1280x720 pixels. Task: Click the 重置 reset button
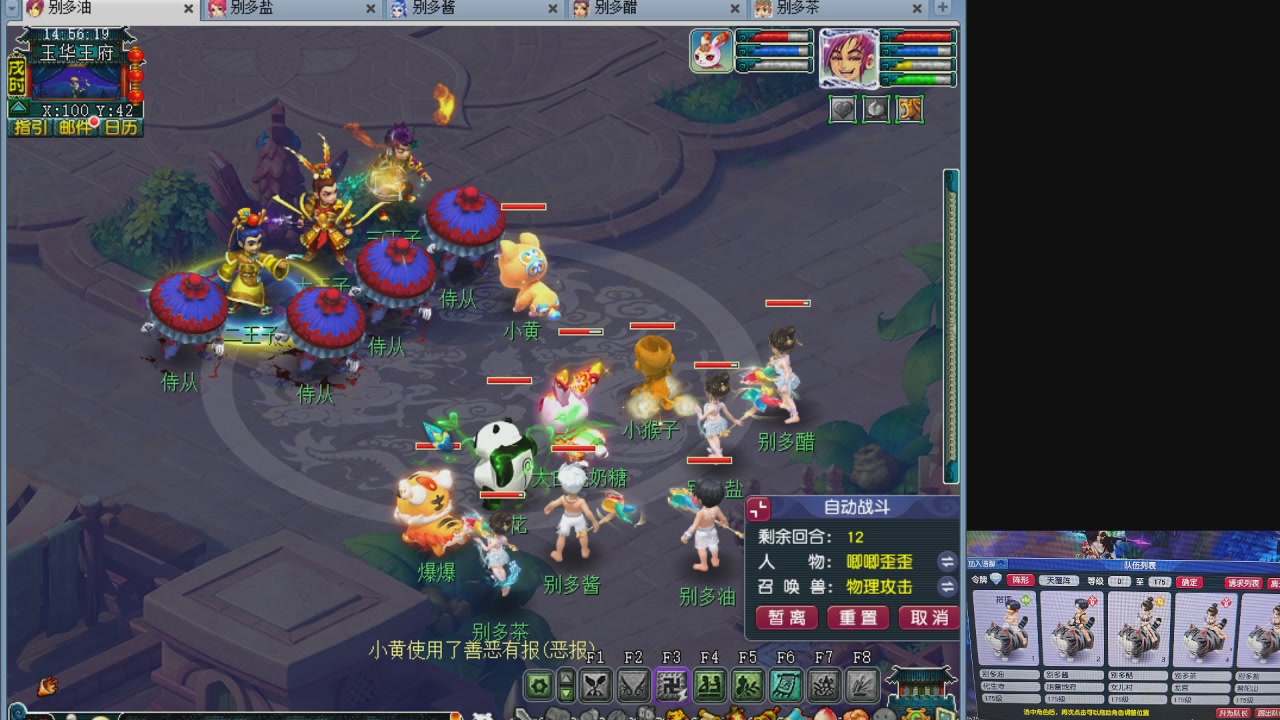point(856,617)
